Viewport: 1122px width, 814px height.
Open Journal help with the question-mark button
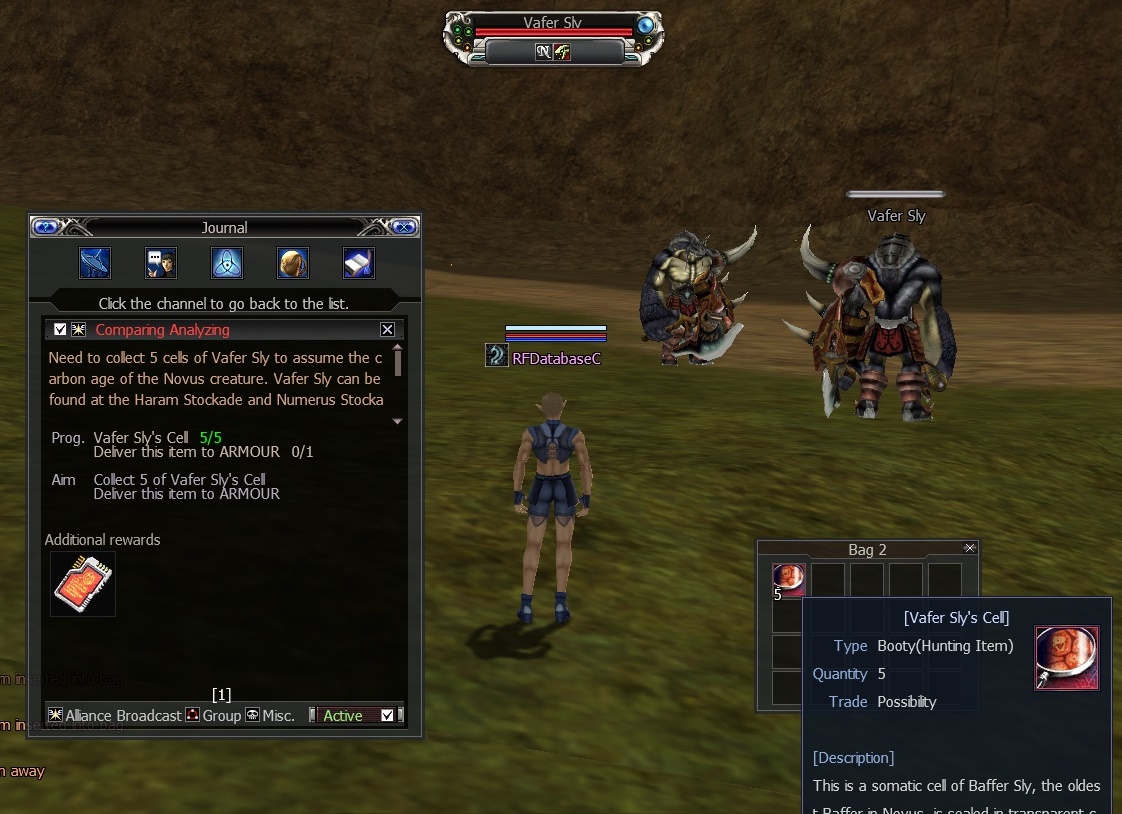click(46, 227)
